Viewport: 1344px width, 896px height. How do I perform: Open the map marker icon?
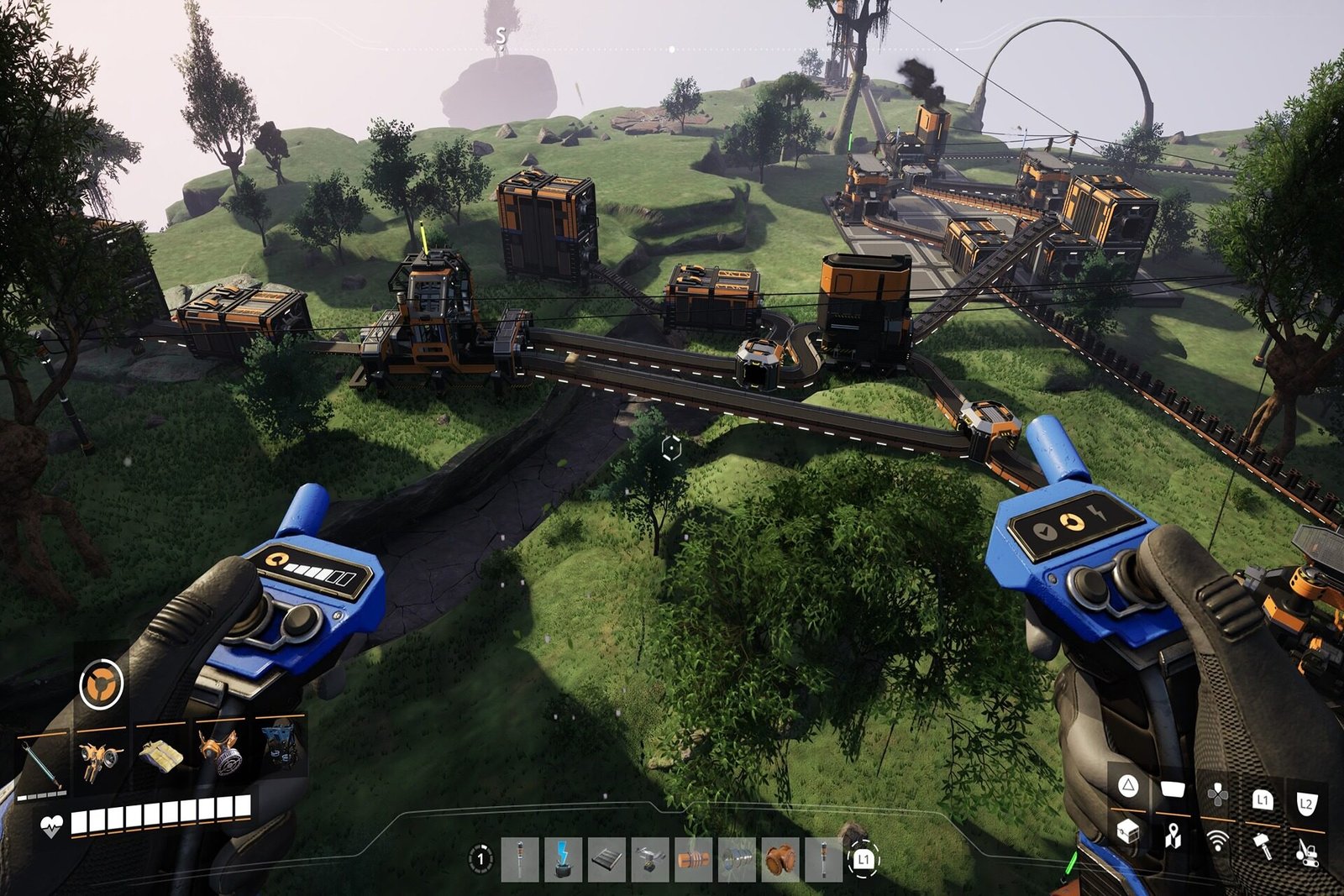click(1173, 836)
